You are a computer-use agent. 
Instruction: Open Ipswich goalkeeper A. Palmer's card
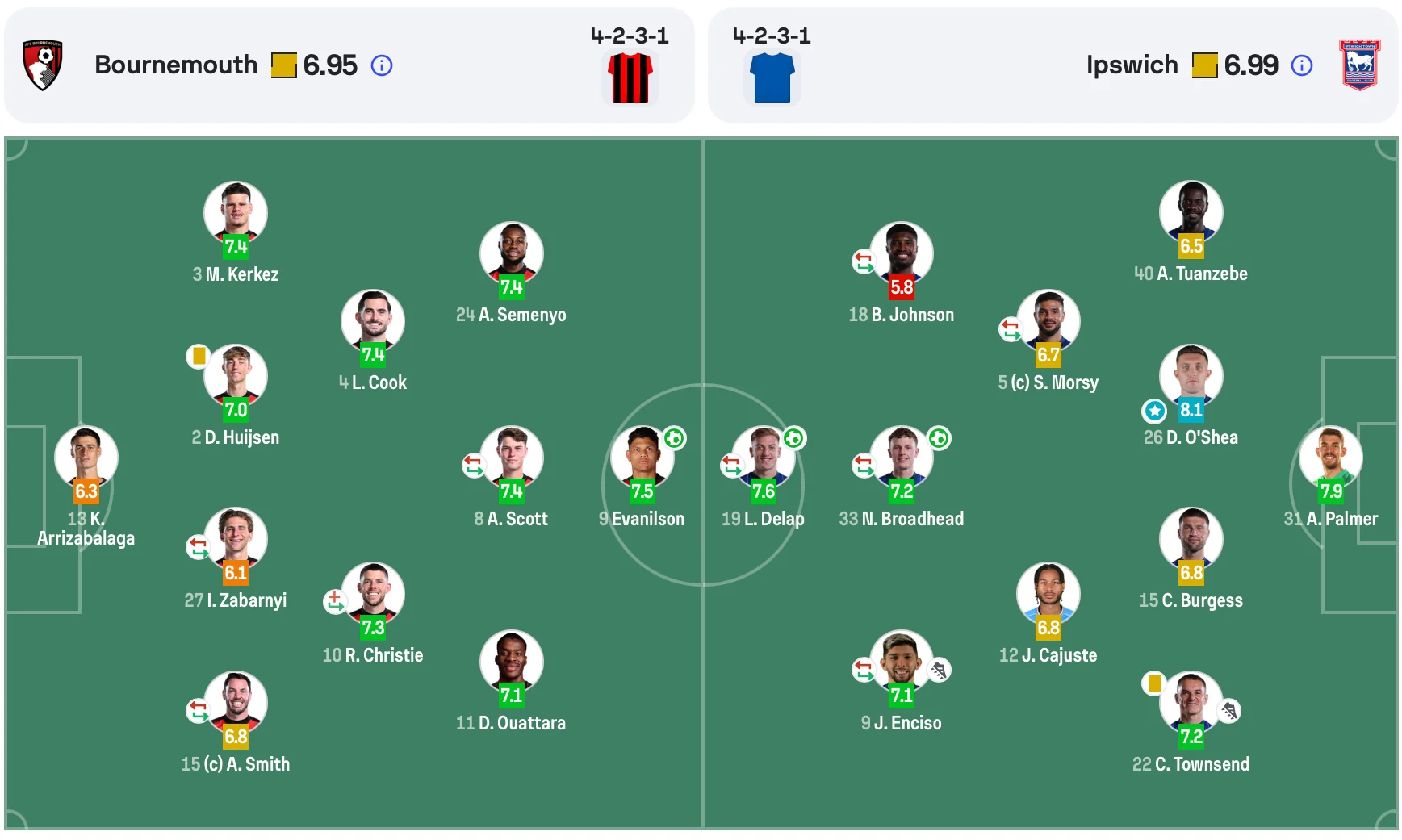pos(1331,458)
